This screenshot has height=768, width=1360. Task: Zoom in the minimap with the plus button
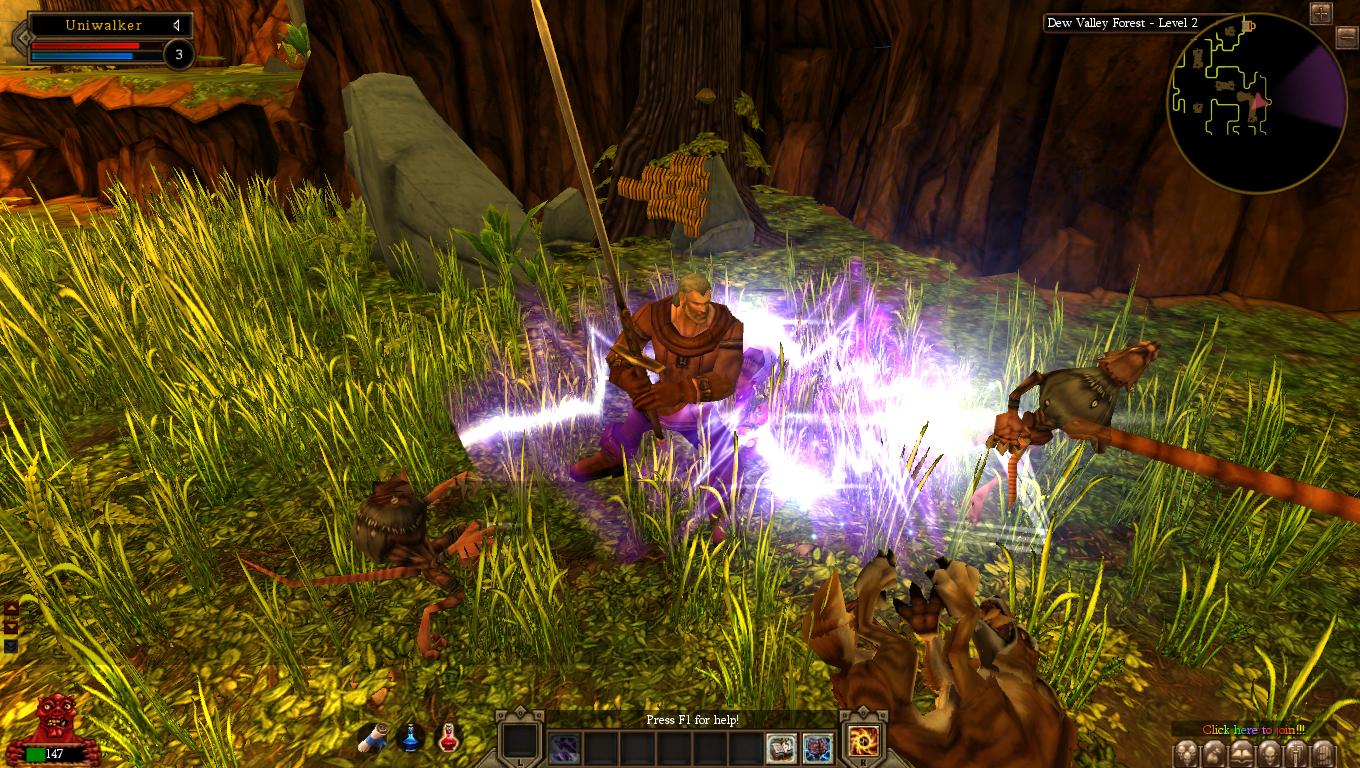coord(1321,13)
